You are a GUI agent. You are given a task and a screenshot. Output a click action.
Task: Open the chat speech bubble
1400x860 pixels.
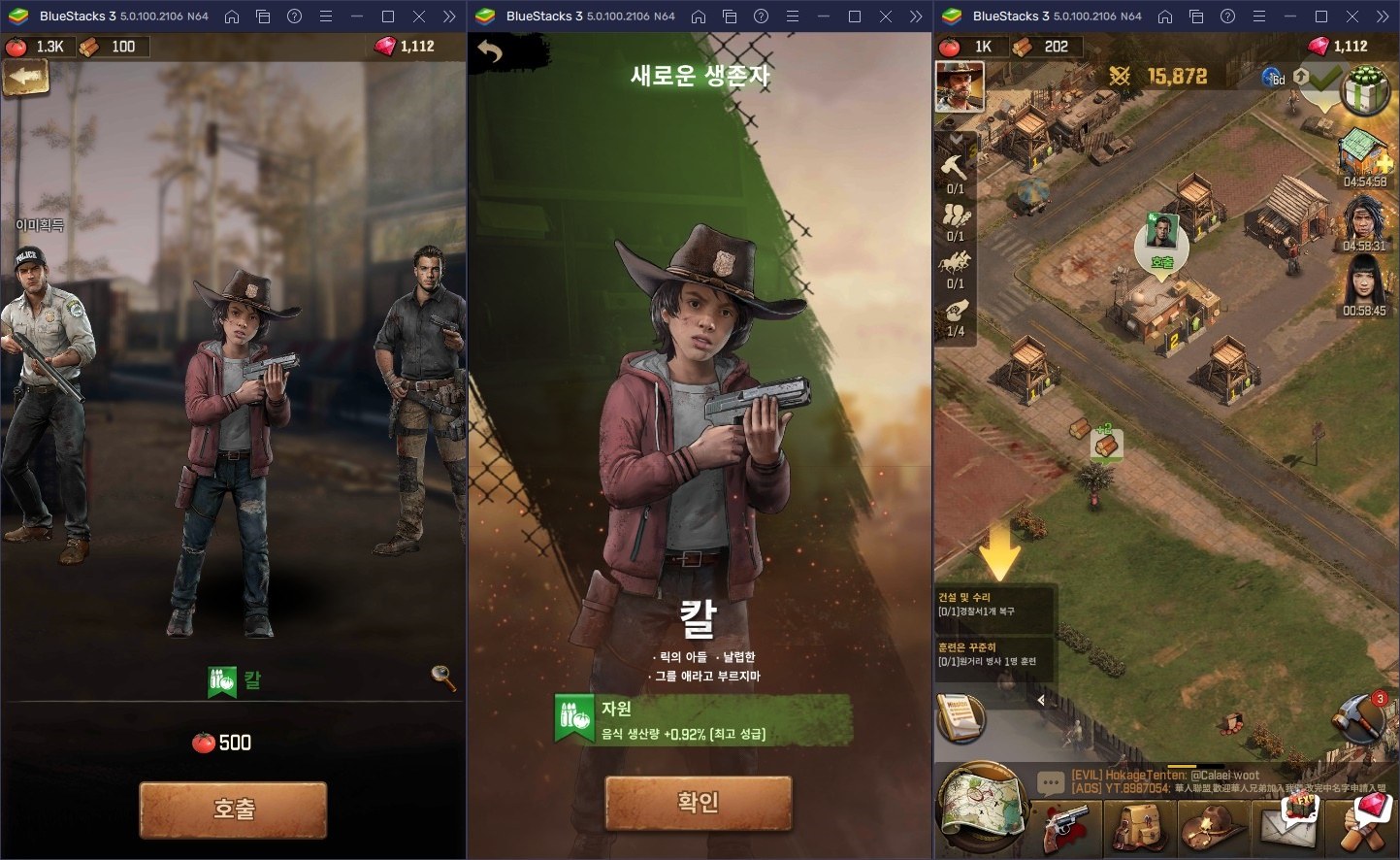1051,782
